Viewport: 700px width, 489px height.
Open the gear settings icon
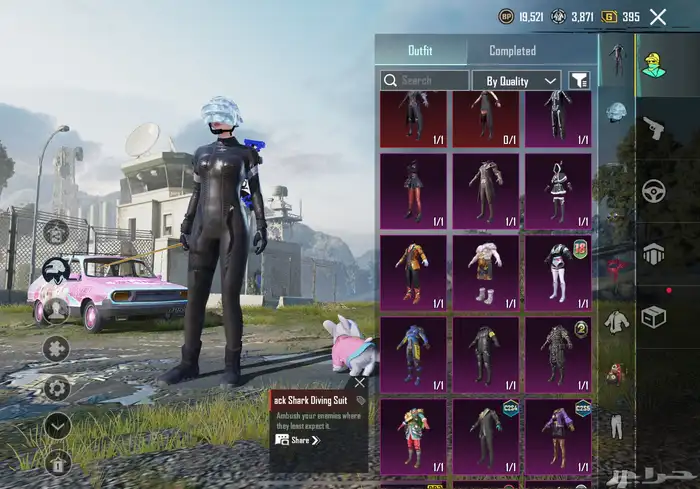[x=57, y=387]
